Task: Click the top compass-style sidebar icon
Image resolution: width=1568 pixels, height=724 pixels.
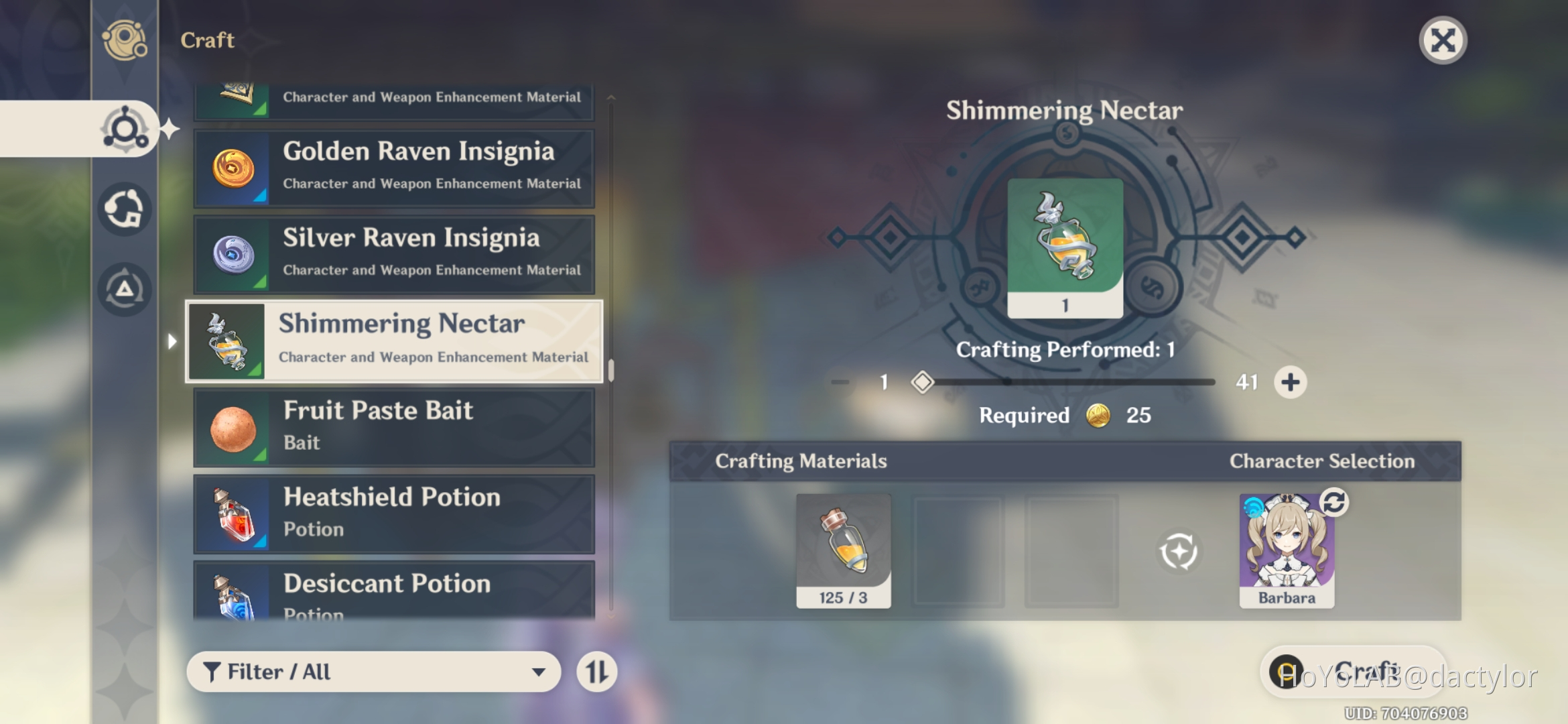Action: pyautogui.click(x=124, y=42)
